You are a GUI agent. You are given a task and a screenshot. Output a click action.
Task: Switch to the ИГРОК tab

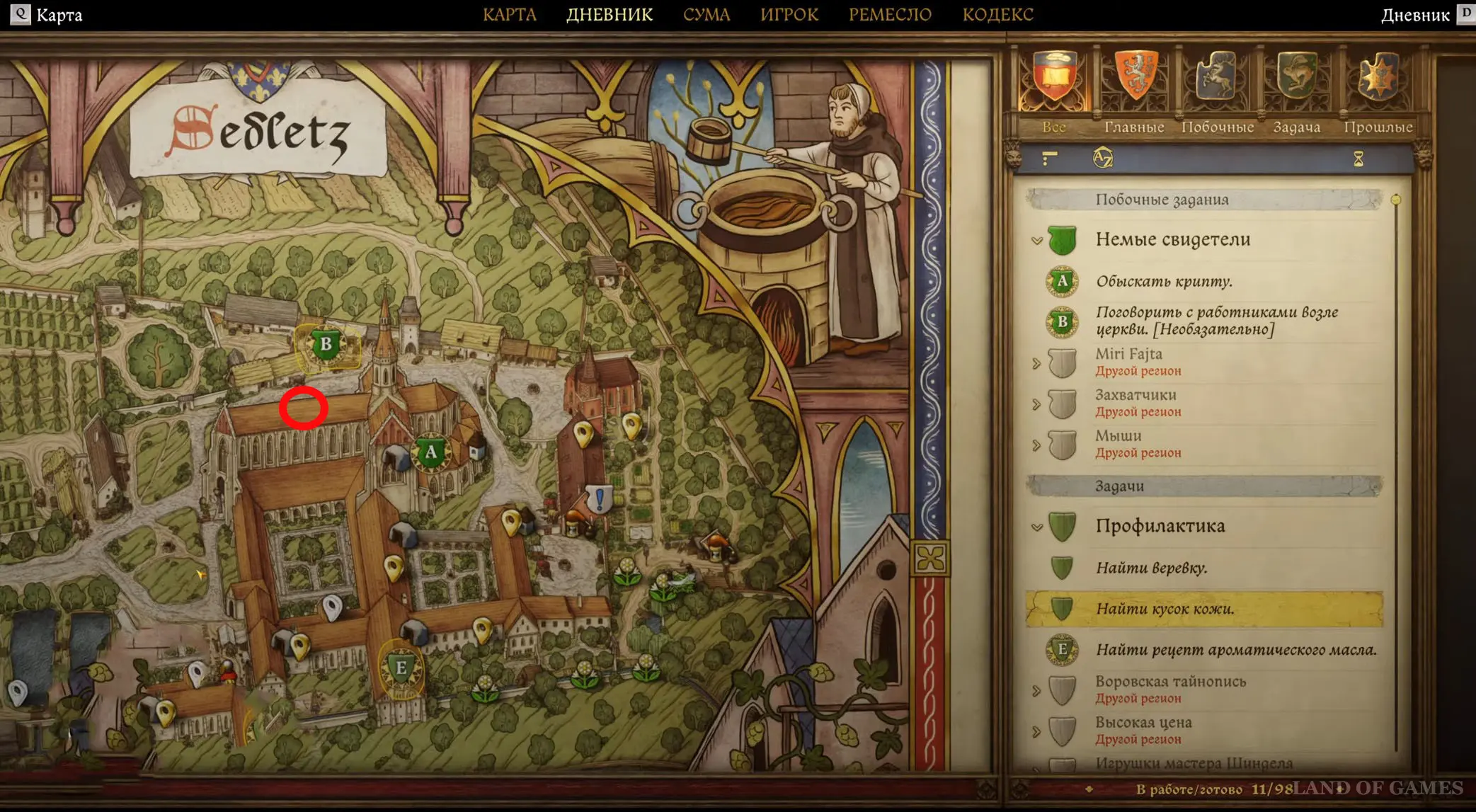[789, 15]
